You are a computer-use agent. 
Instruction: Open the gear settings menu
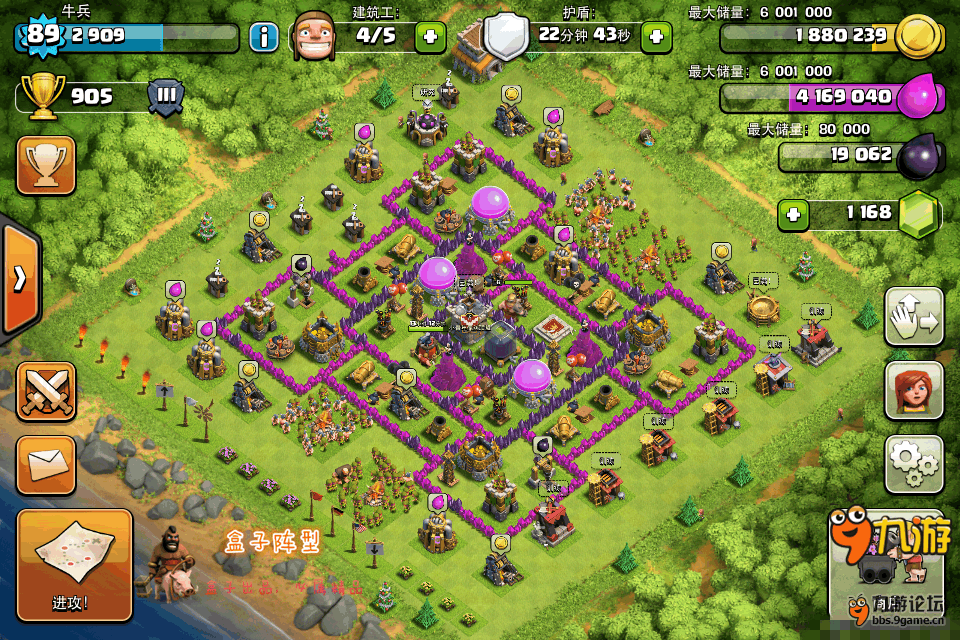point(914,464)
